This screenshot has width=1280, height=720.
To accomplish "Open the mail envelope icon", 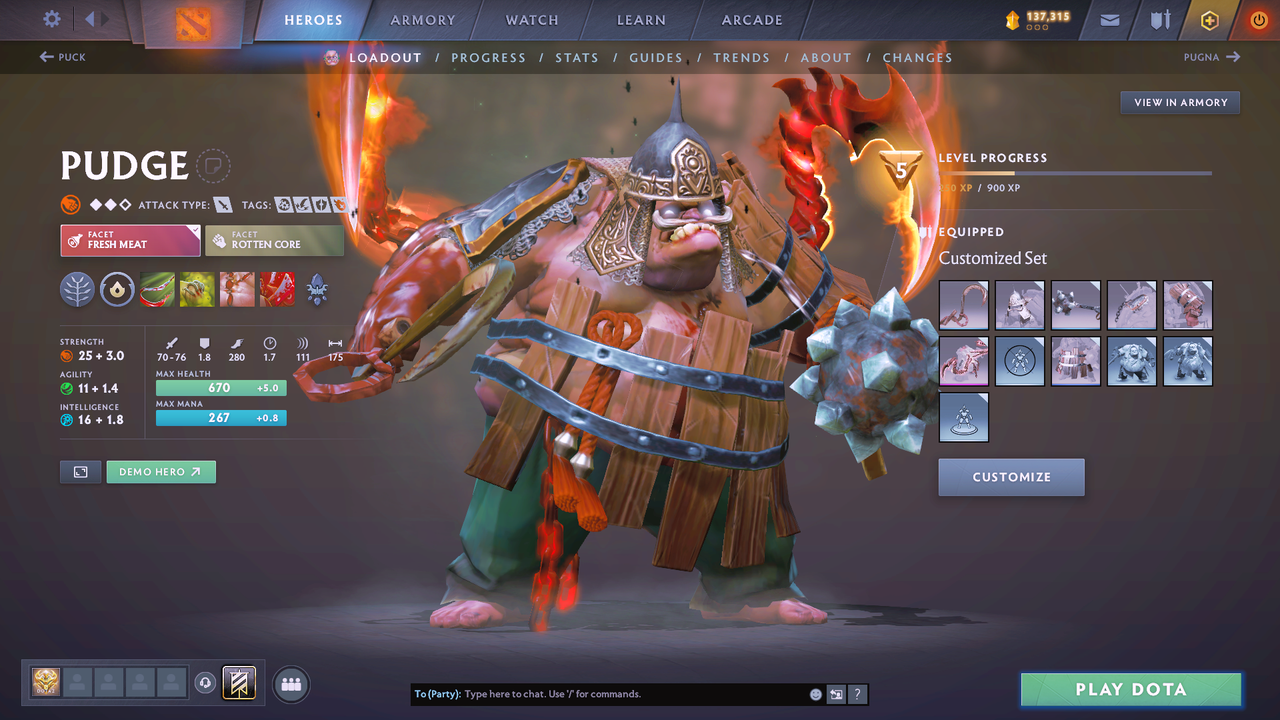I will pos(1108,19).
